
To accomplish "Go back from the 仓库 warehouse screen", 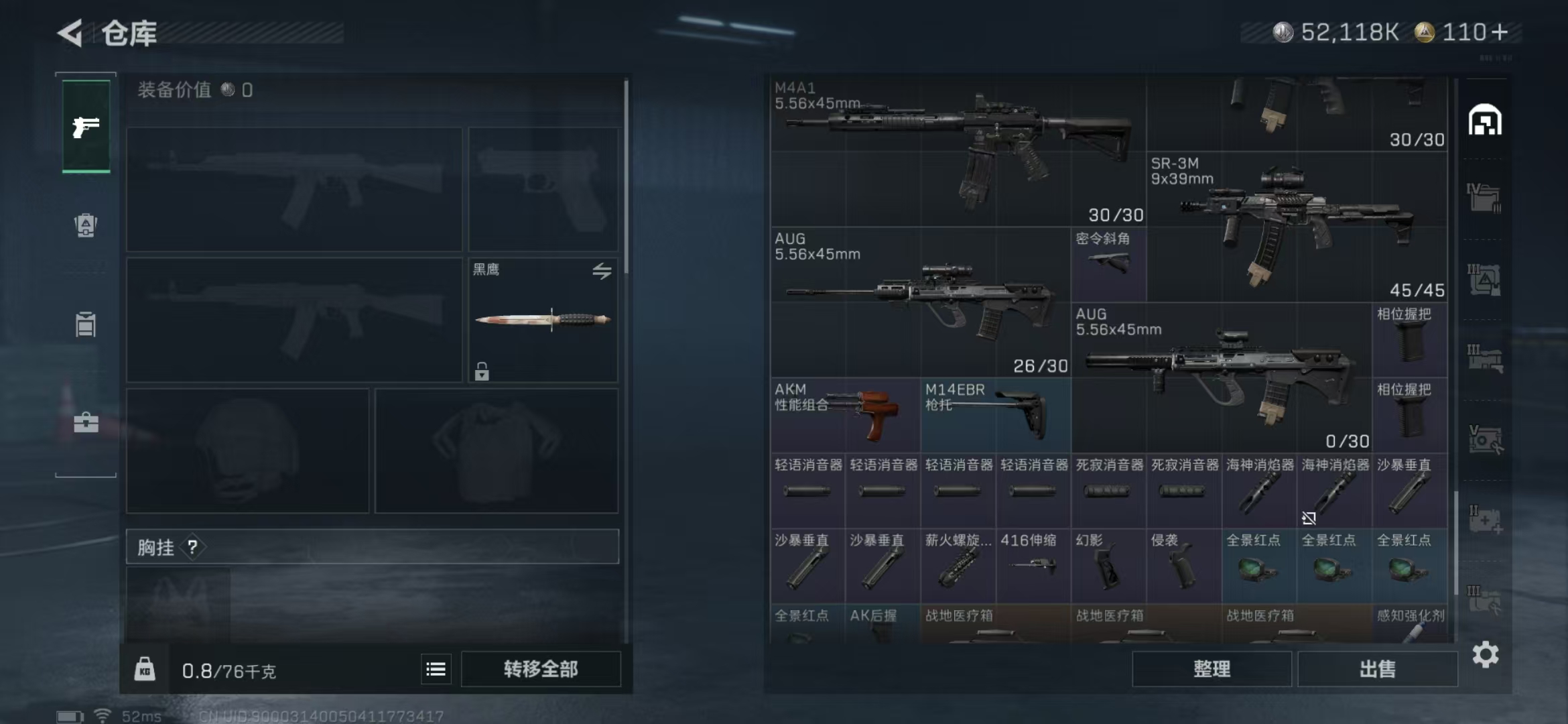I will pyautogui.click(x=70, y=32).
